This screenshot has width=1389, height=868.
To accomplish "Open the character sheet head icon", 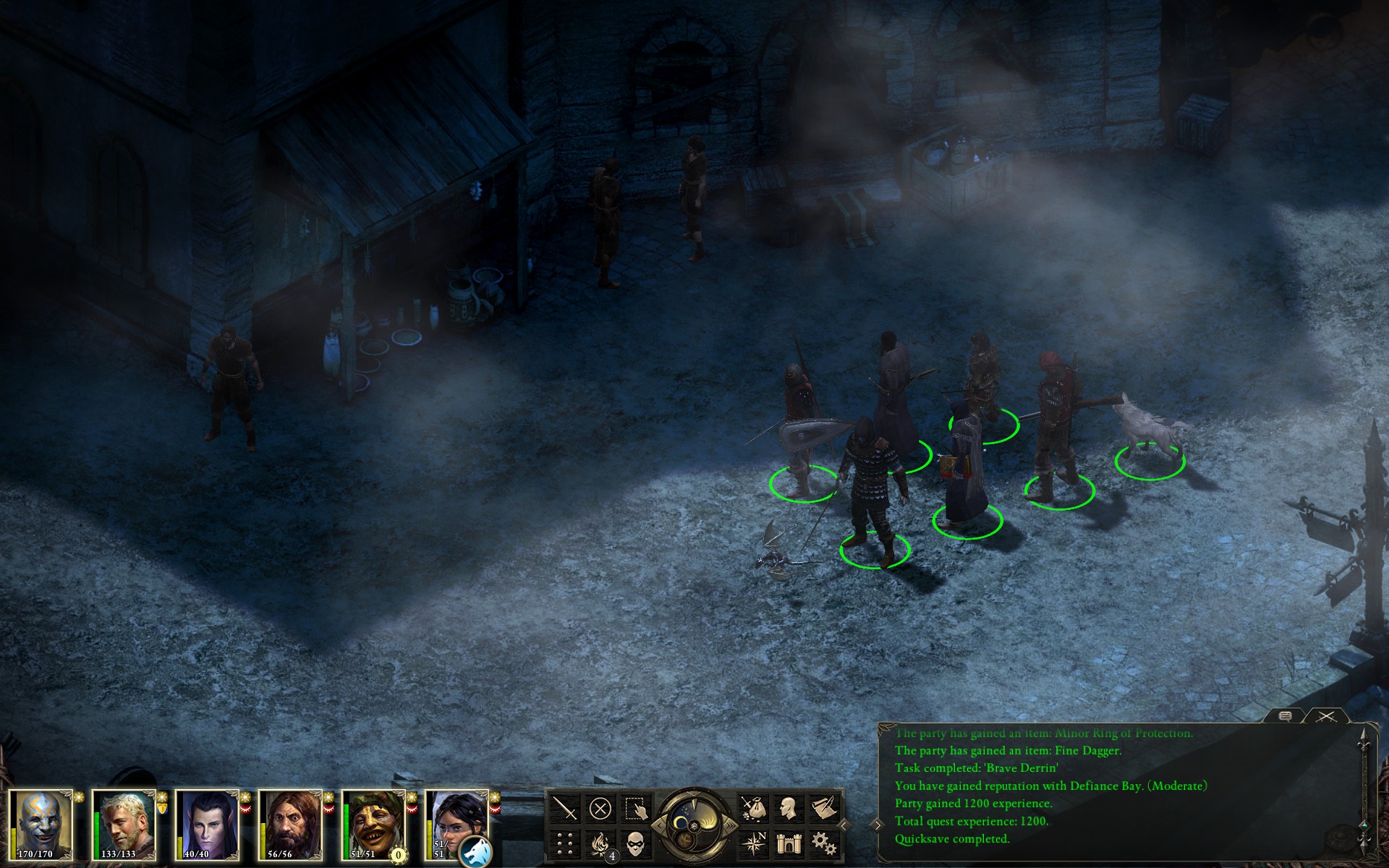I will tap(789, 808).
